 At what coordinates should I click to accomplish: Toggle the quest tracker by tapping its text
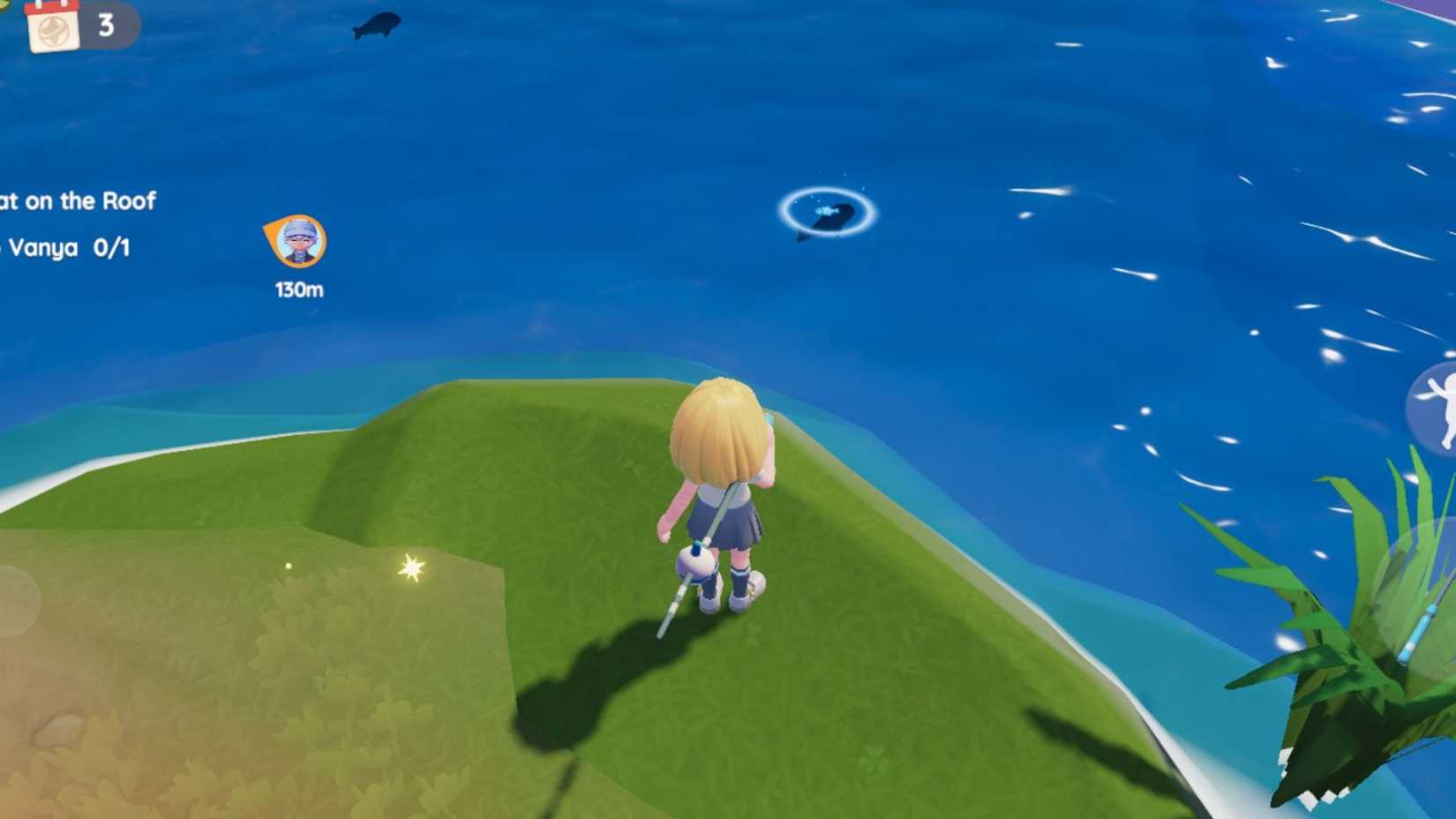click(79, 201)
